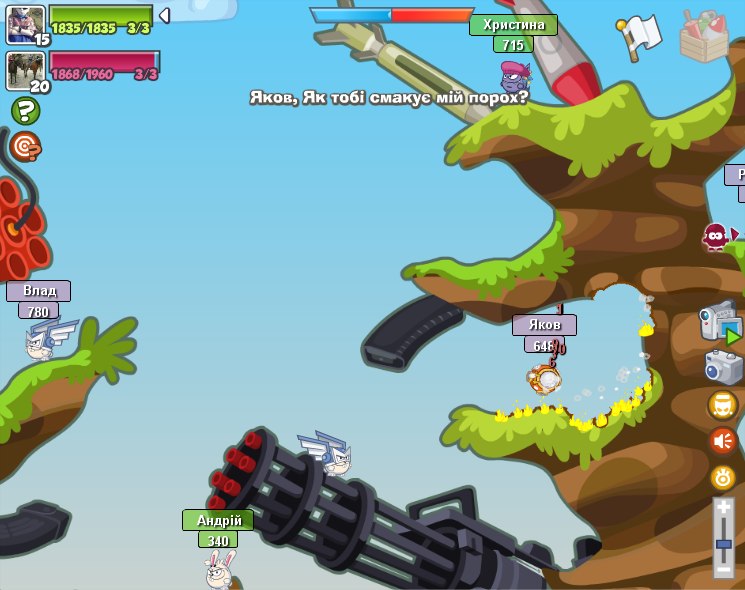This screenshot has height=590, width=745.
Task: Click the yellow character face button
Action: 722,405
